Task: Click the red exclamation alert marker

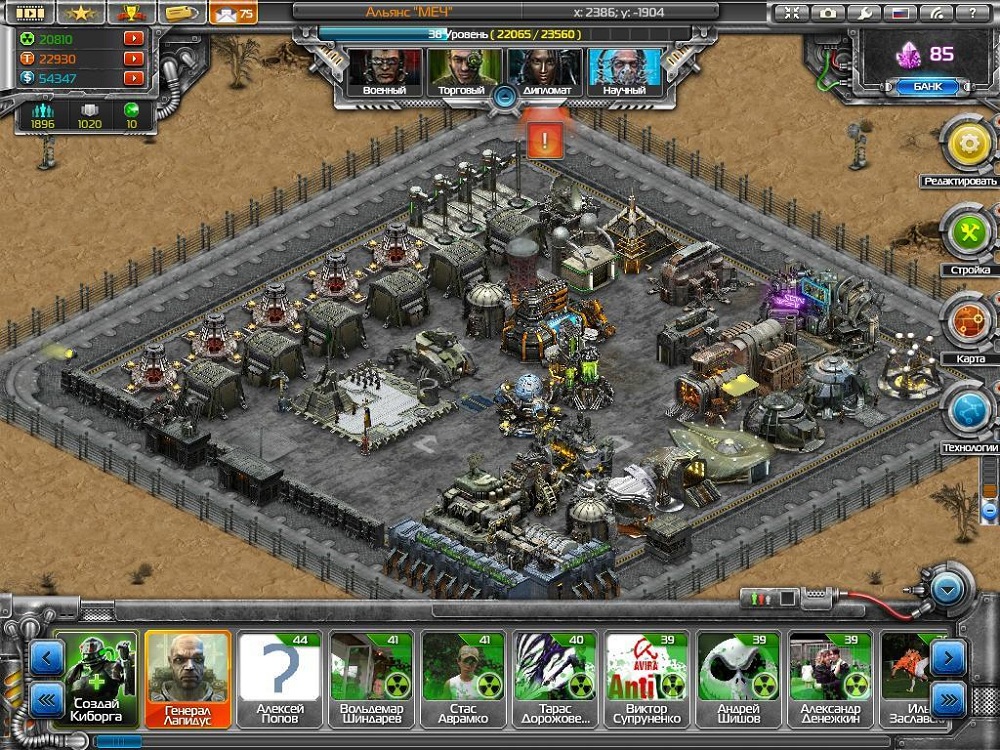Action: click(544, 140)
